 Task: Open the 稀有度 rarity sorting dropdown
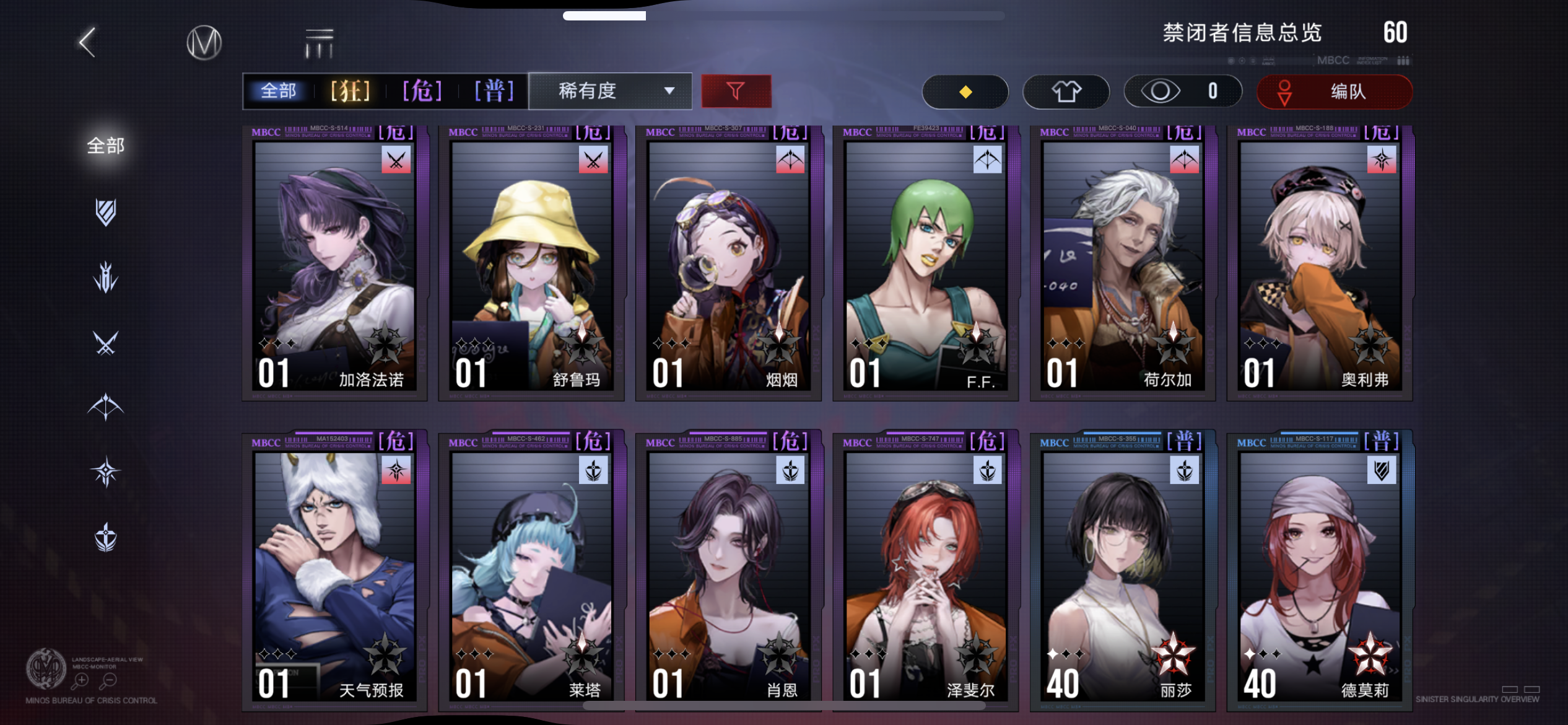tap(610, 90)
